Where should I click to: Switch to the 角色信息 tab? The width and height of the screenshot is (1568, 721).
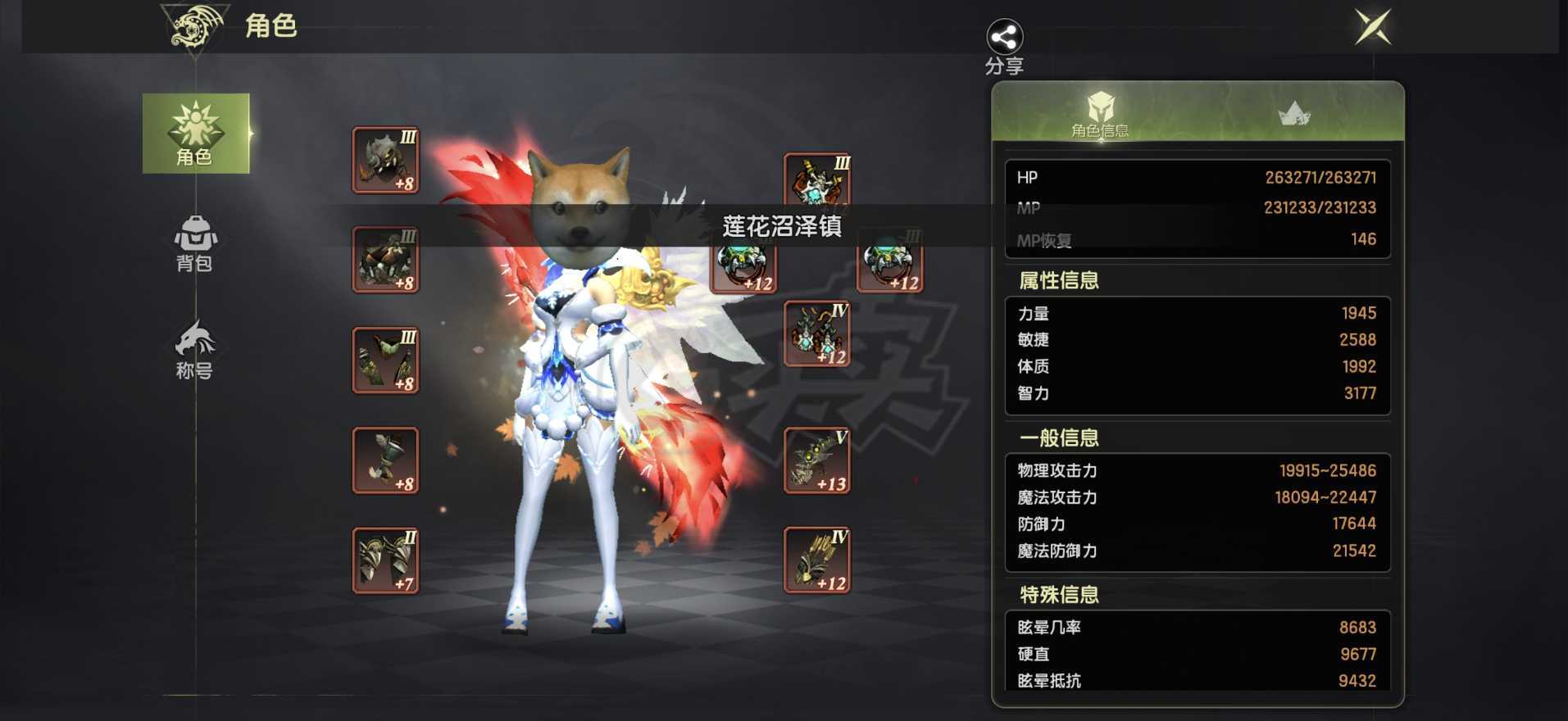tap(1102, 119)
